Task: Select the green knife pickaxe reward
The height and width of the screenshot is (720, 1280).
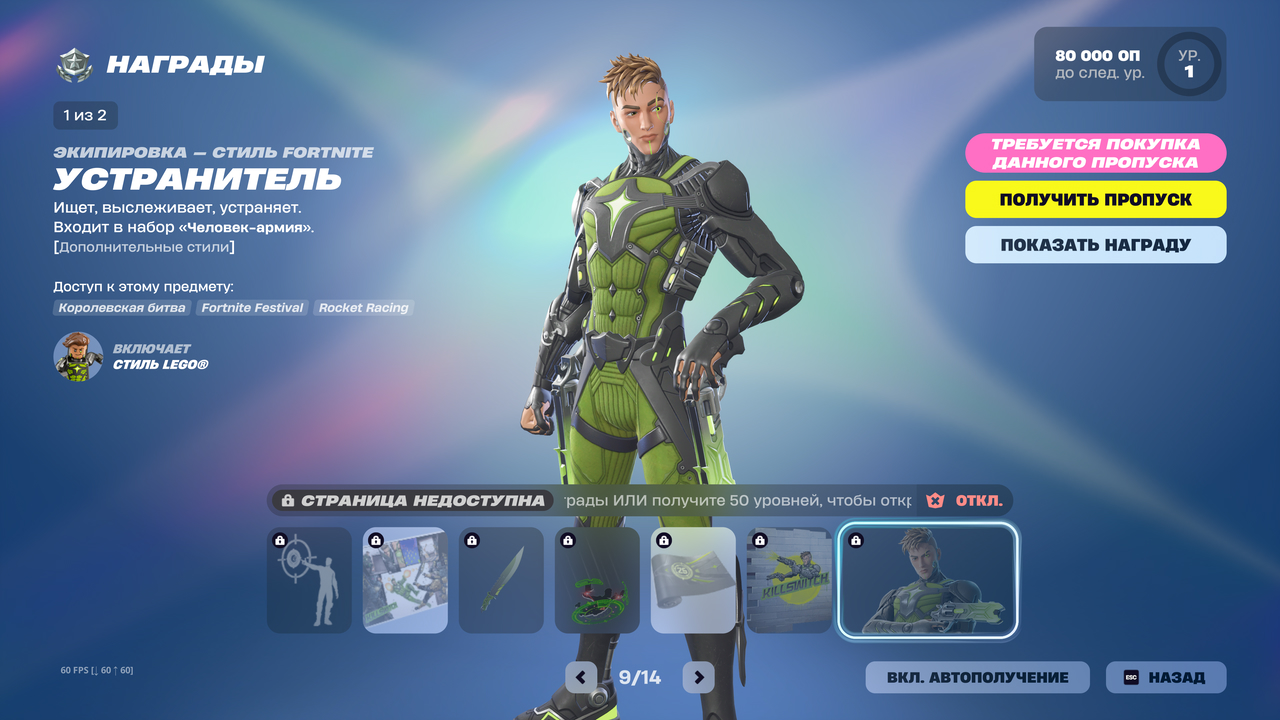Action: click(501, 580)
